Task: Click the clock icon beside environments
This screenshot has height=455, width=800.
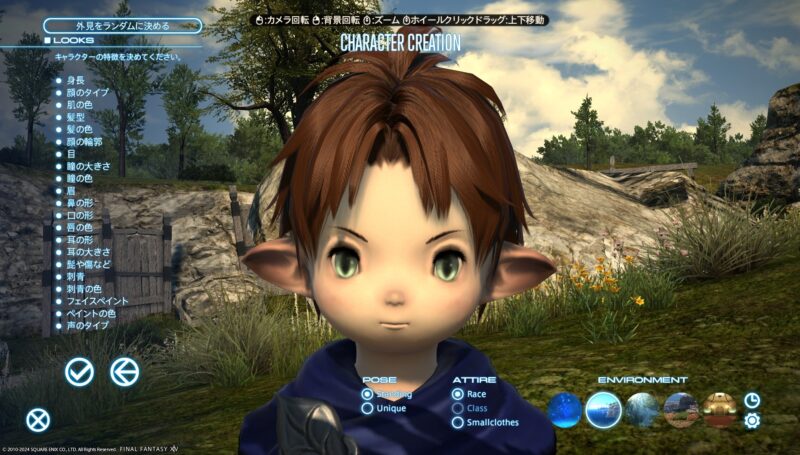Action: coord(752,400)
